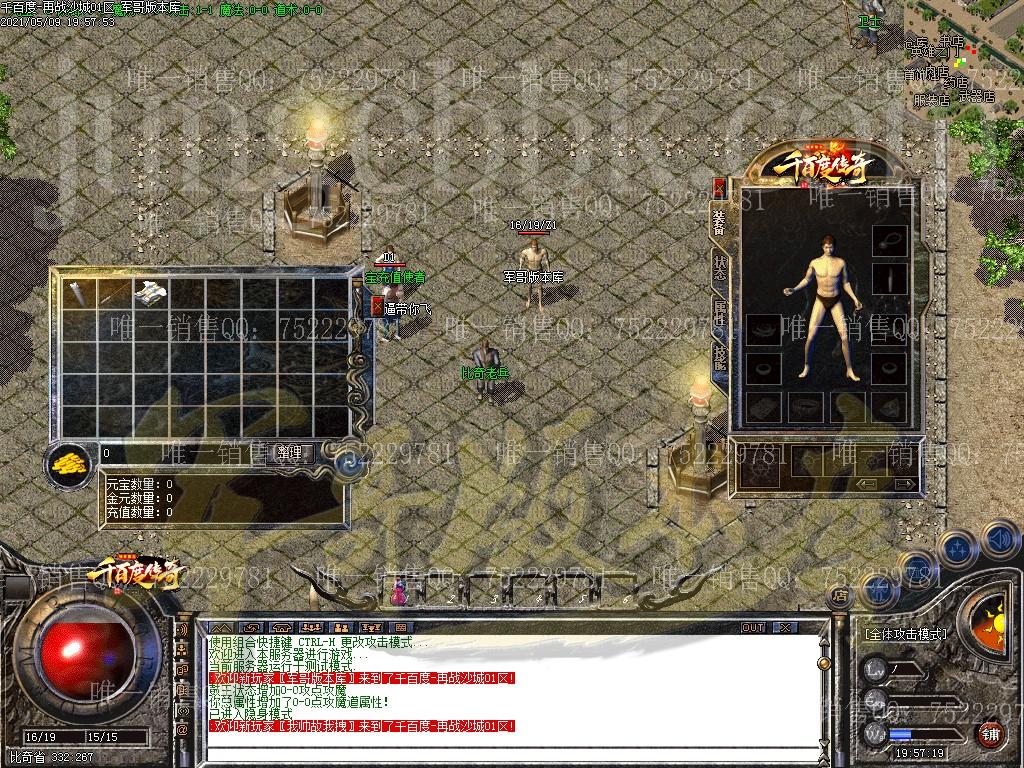Close the chat window with its X button
The image size is (1024, 768).
click(x=785, y=627)
